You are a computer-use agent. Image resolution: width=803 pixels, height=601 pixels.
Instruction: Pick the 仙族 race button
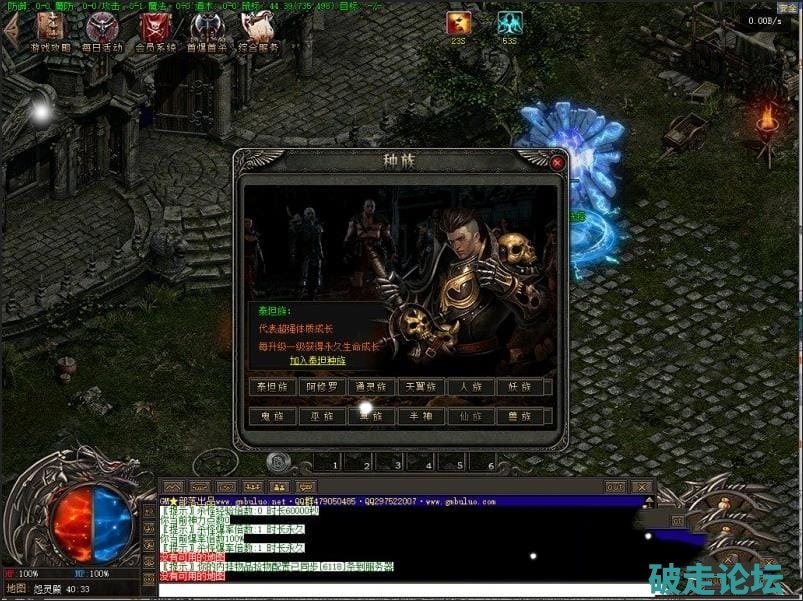472,416
